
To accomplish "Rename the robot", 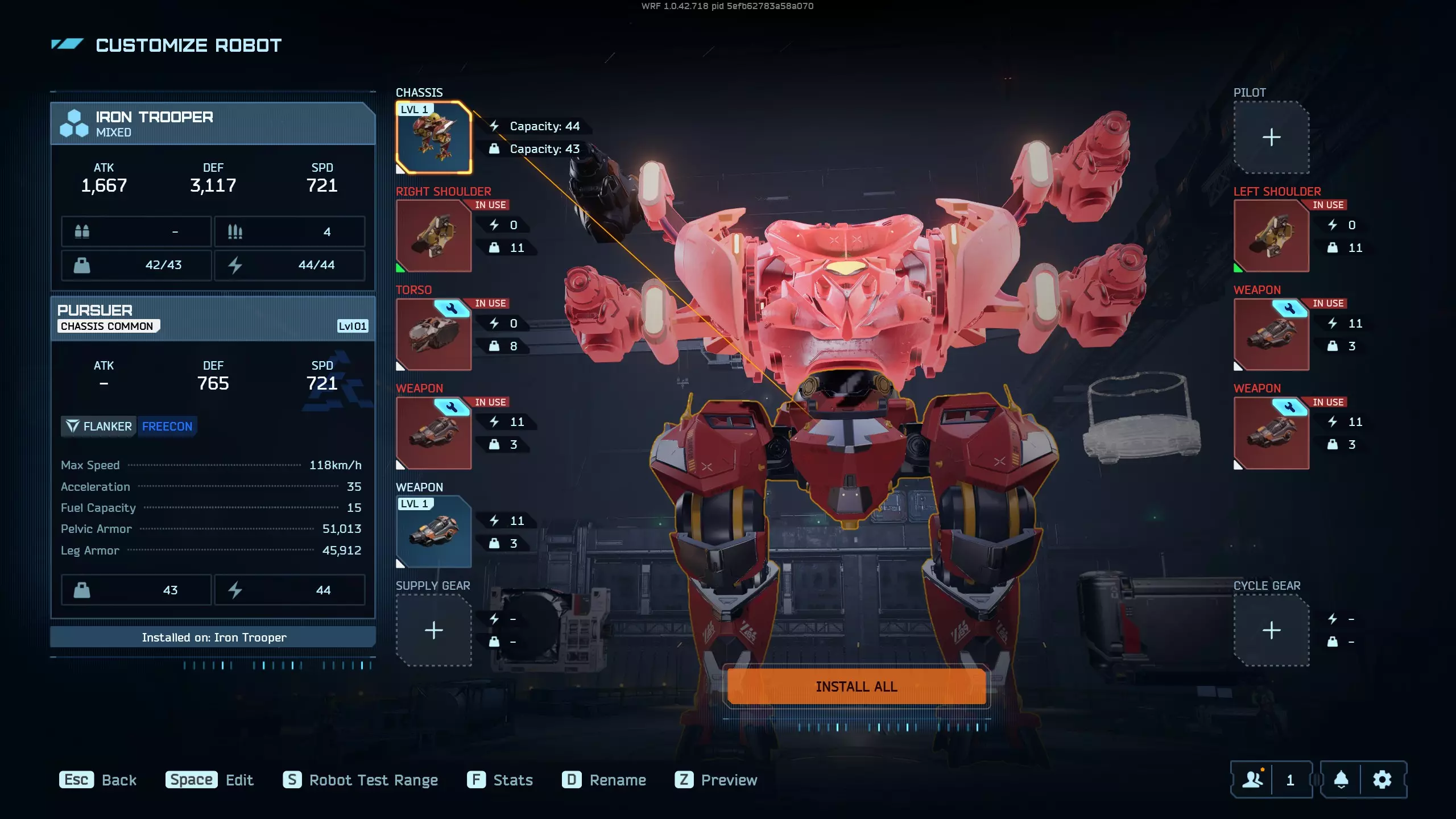I will pyautogui.click(x=604, y=780).
